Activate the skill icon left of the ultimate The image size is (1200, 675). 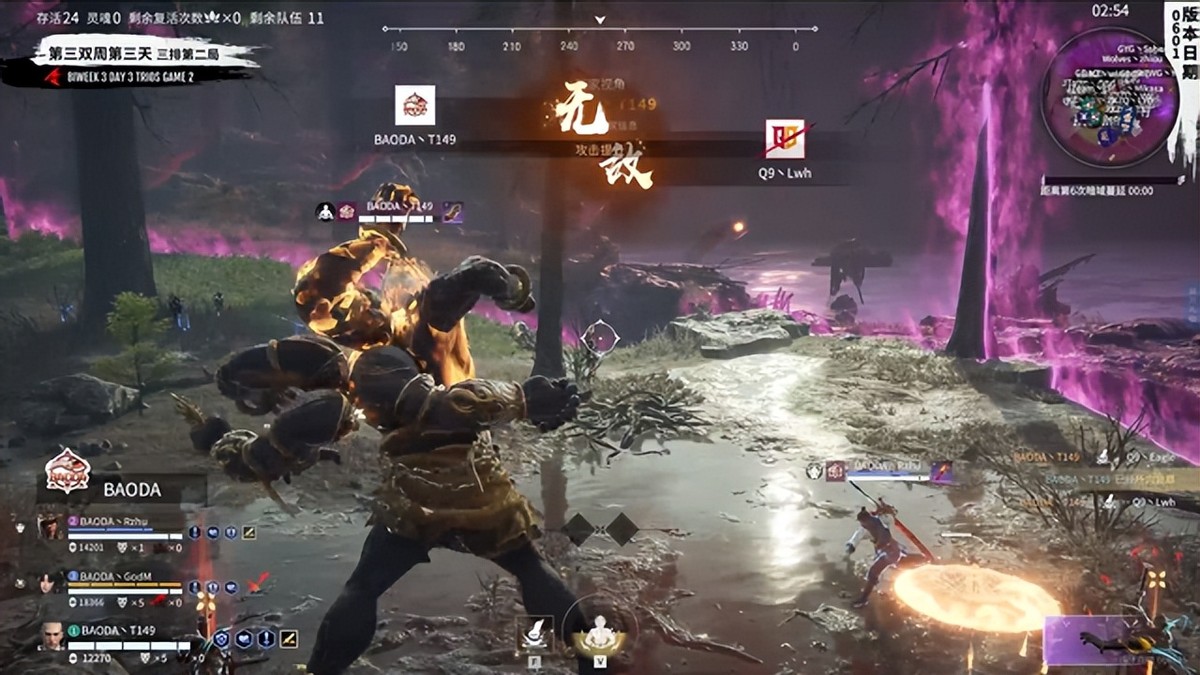(x=534, y=633)
